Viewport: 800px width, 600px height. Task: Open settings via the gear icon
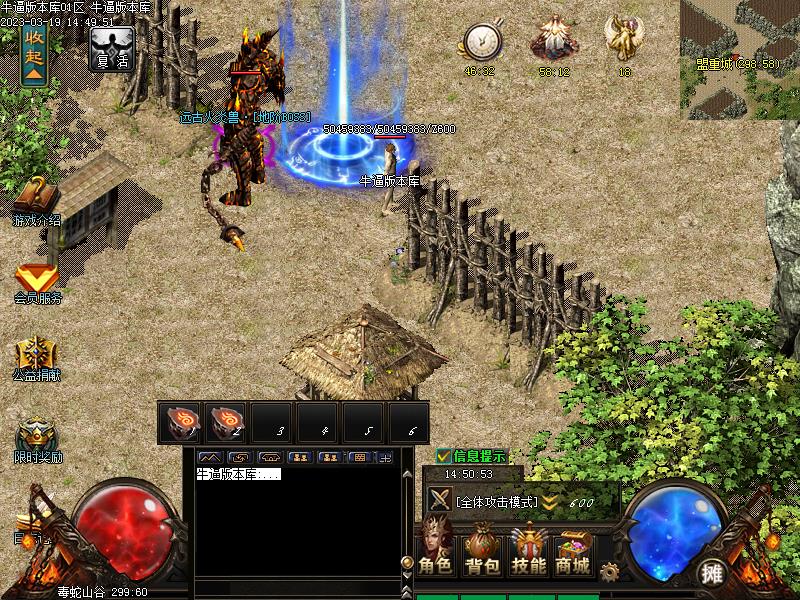click(x=609, y=572)
